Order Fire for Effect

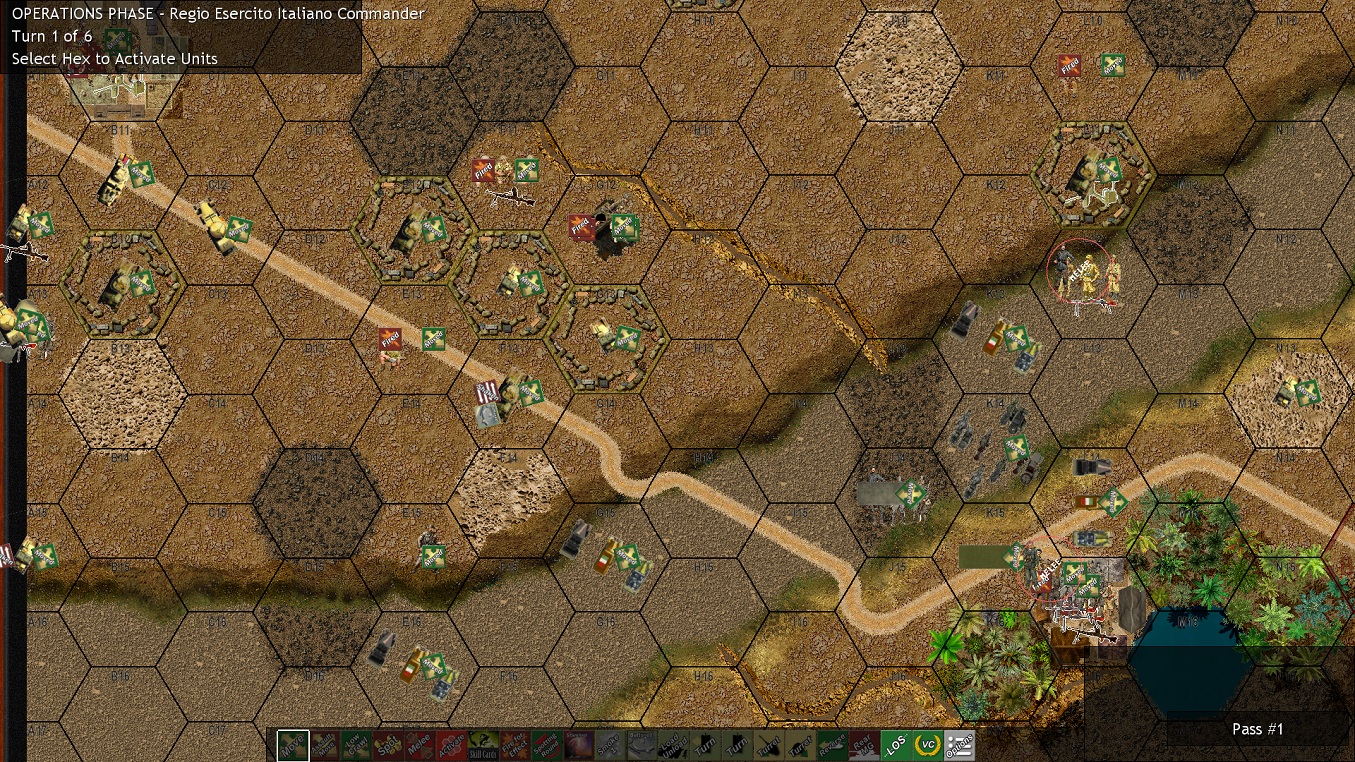point(514,746)
